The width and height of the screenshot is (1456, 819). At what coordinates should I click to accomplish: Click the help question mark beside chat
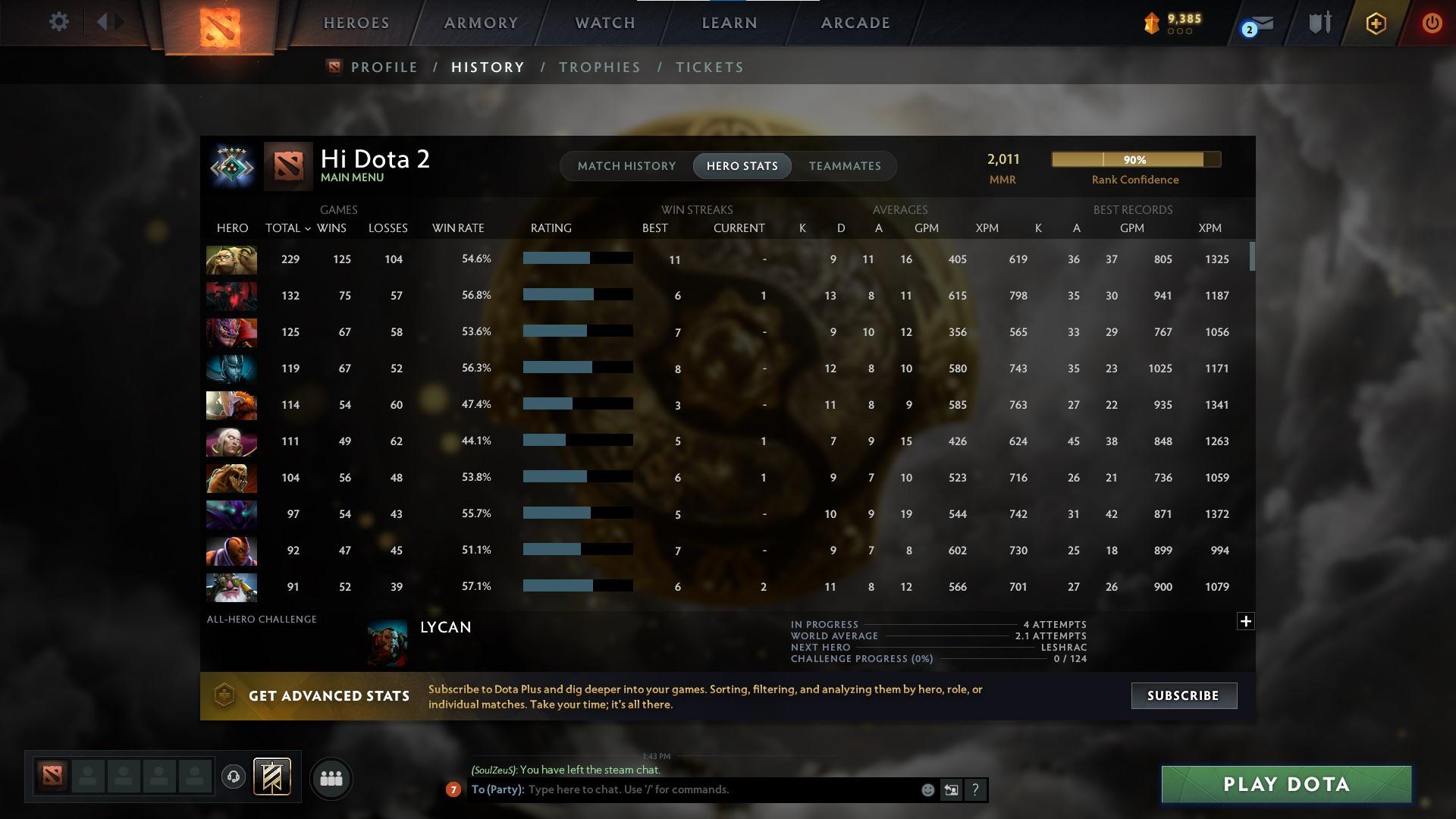(x=975, y=790)
